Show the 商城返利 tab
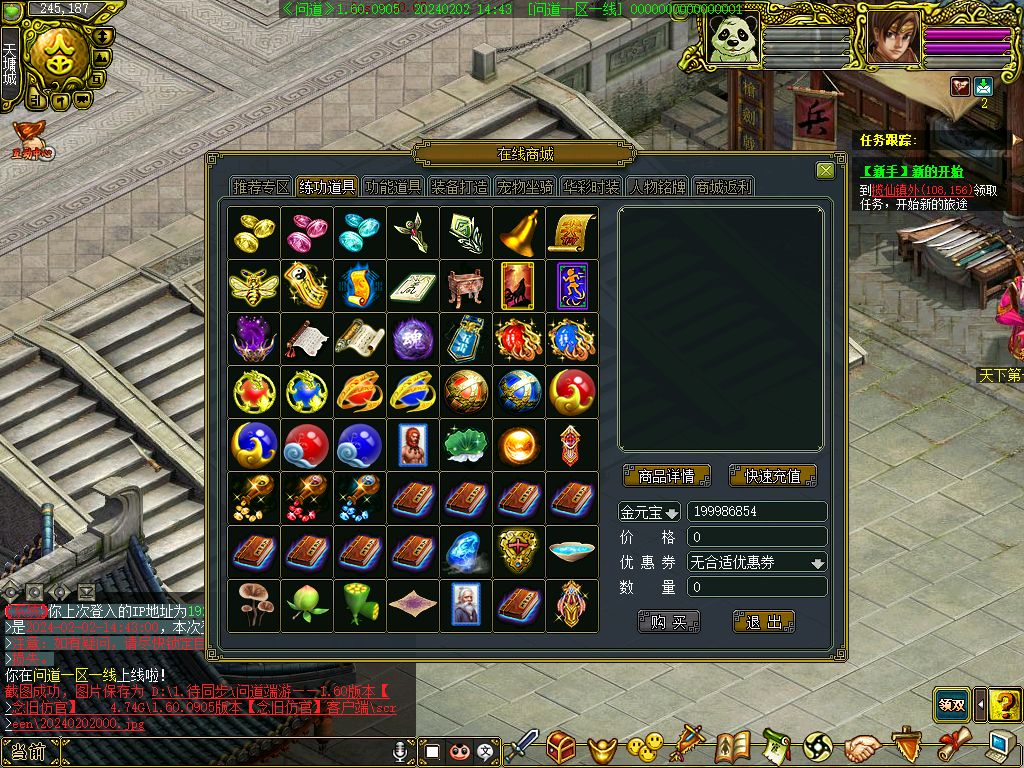 (723, 187)
